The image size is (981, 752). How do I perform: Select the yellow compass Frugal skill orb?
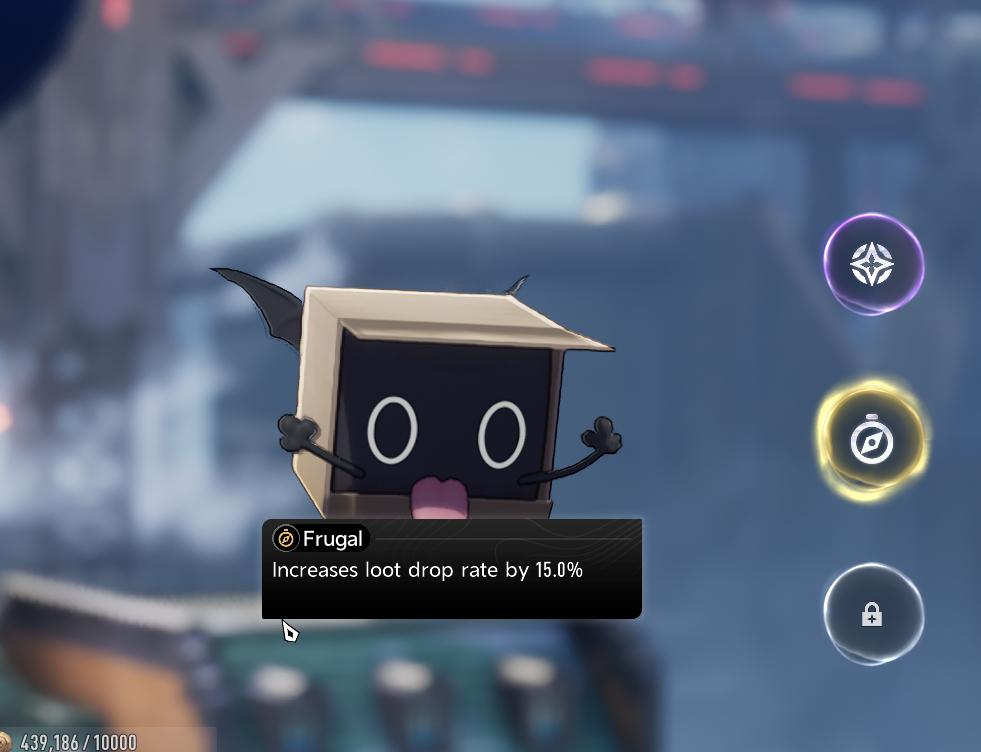871,440
